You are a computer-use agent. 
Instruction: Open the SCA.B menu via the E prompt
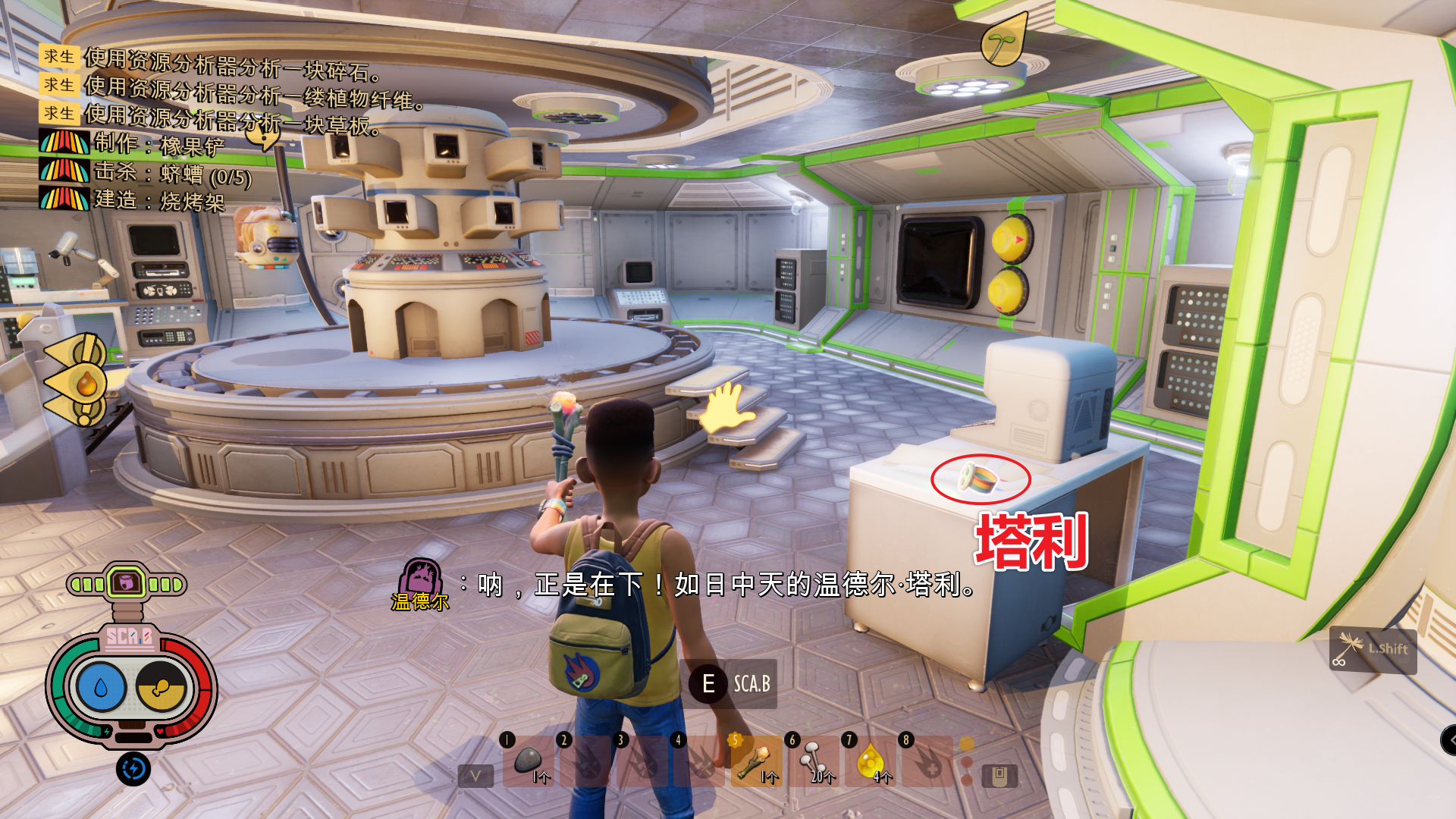pos(709,683)
